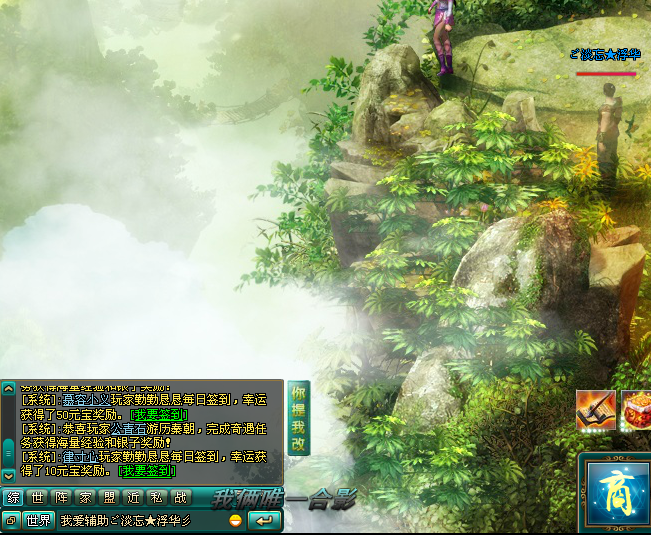
Task: Open the 阵 formation chat tab
Action: tap(61, 497)
